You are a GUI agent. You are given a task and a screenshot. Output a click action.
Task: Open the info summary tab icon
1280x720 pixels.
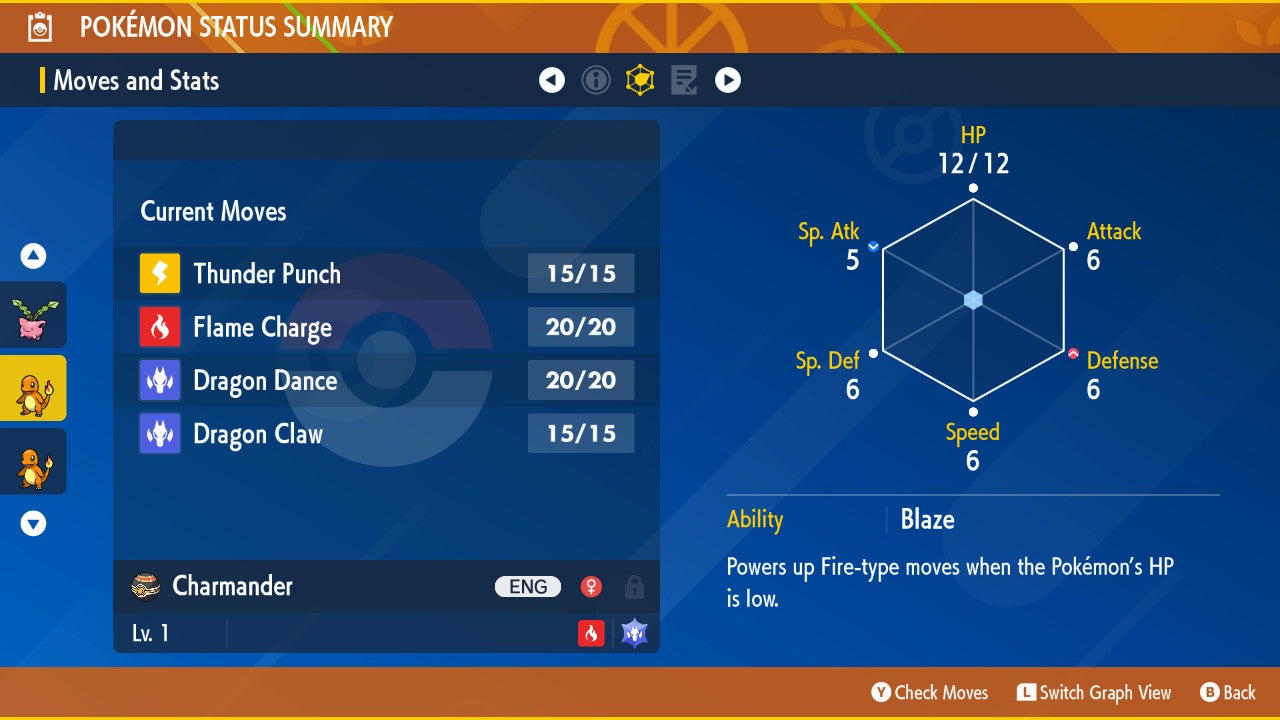(596, 80)
